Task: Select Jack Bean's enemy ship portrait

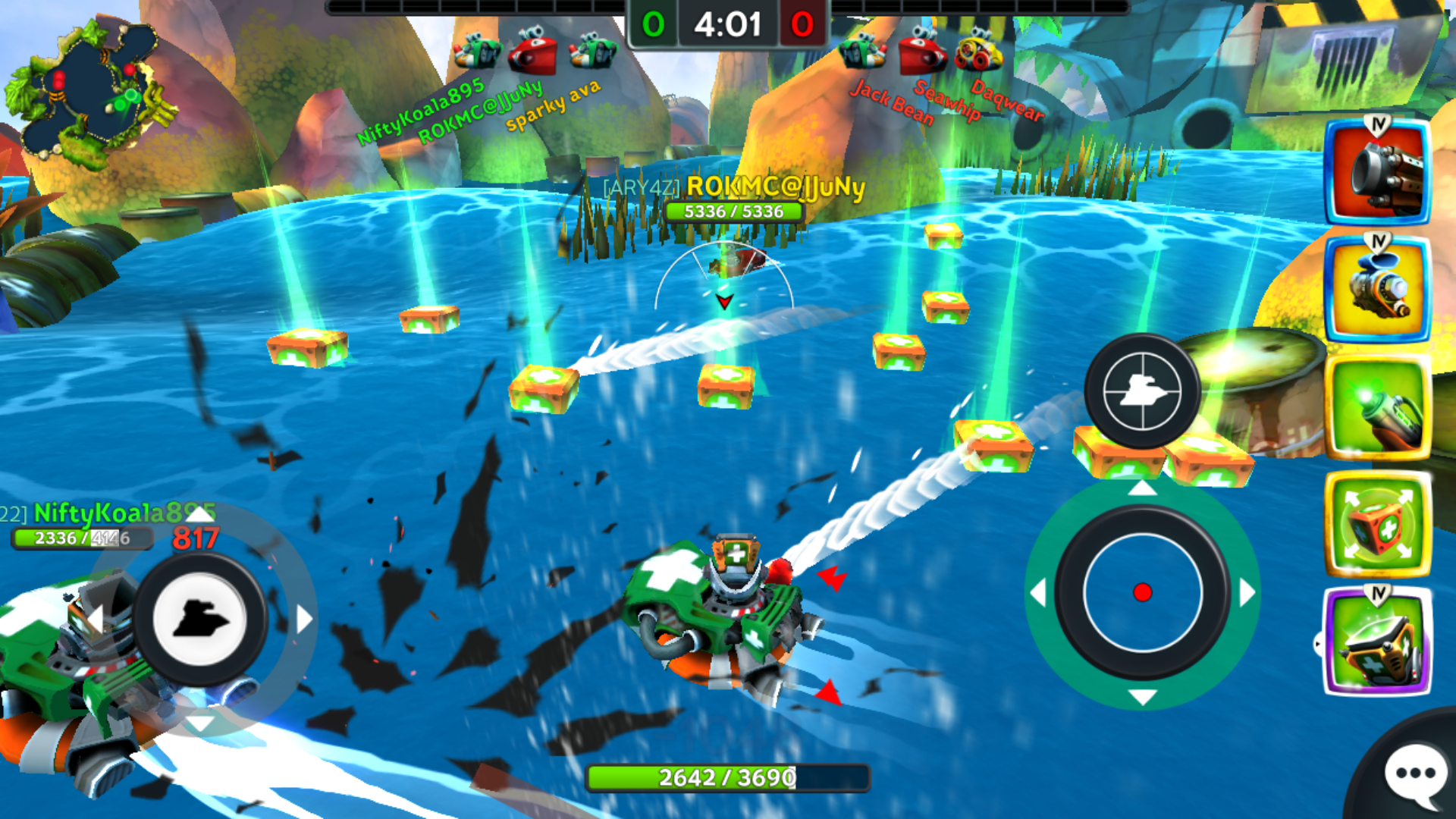Action: [862, 52]
